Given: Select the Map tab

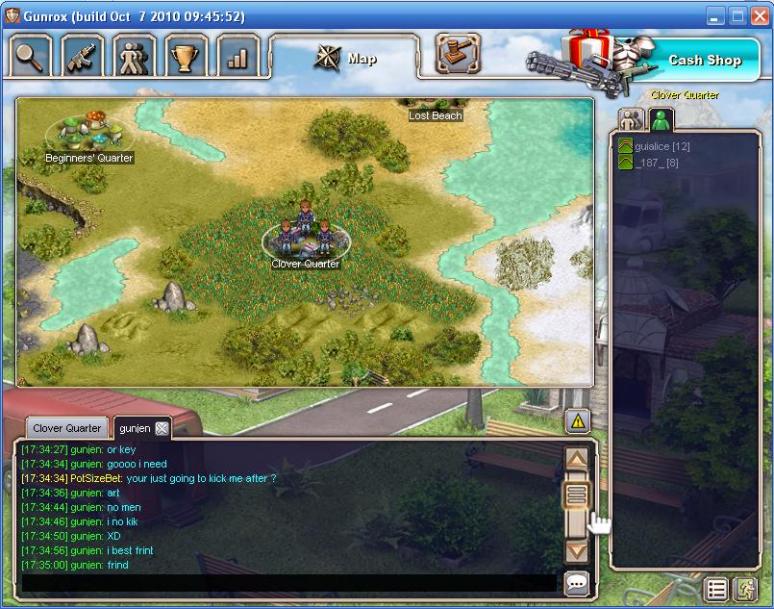Looking at the screenshot, I should pos(346,58).
